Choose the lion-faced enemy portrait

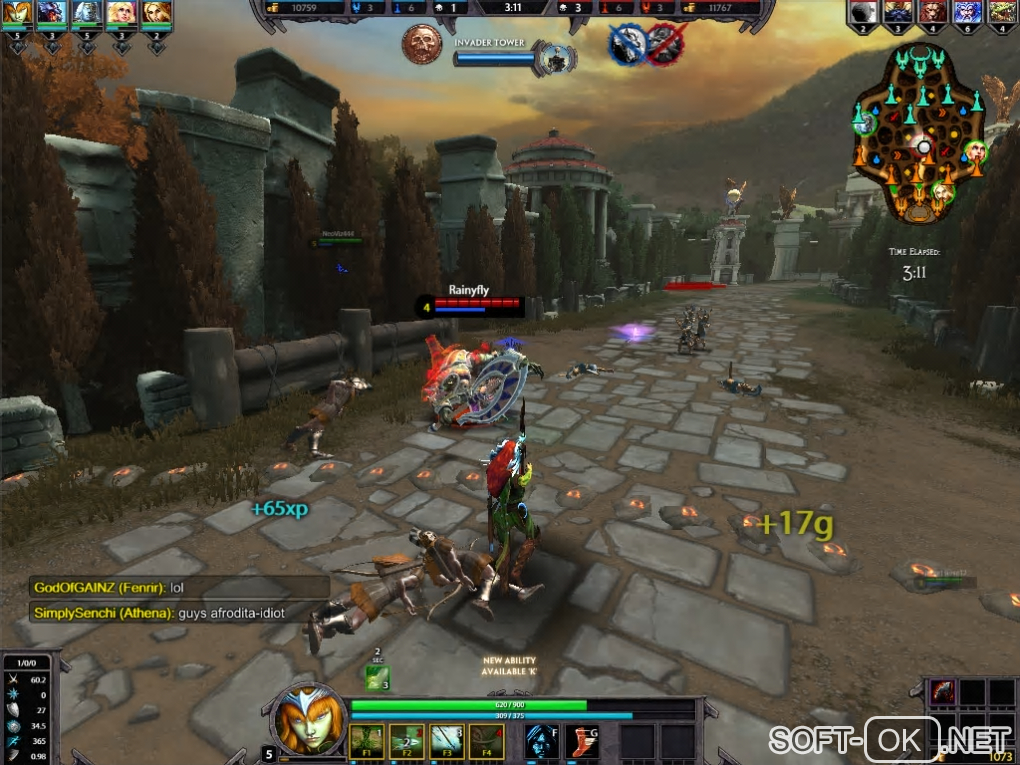[x=932, y=14]
